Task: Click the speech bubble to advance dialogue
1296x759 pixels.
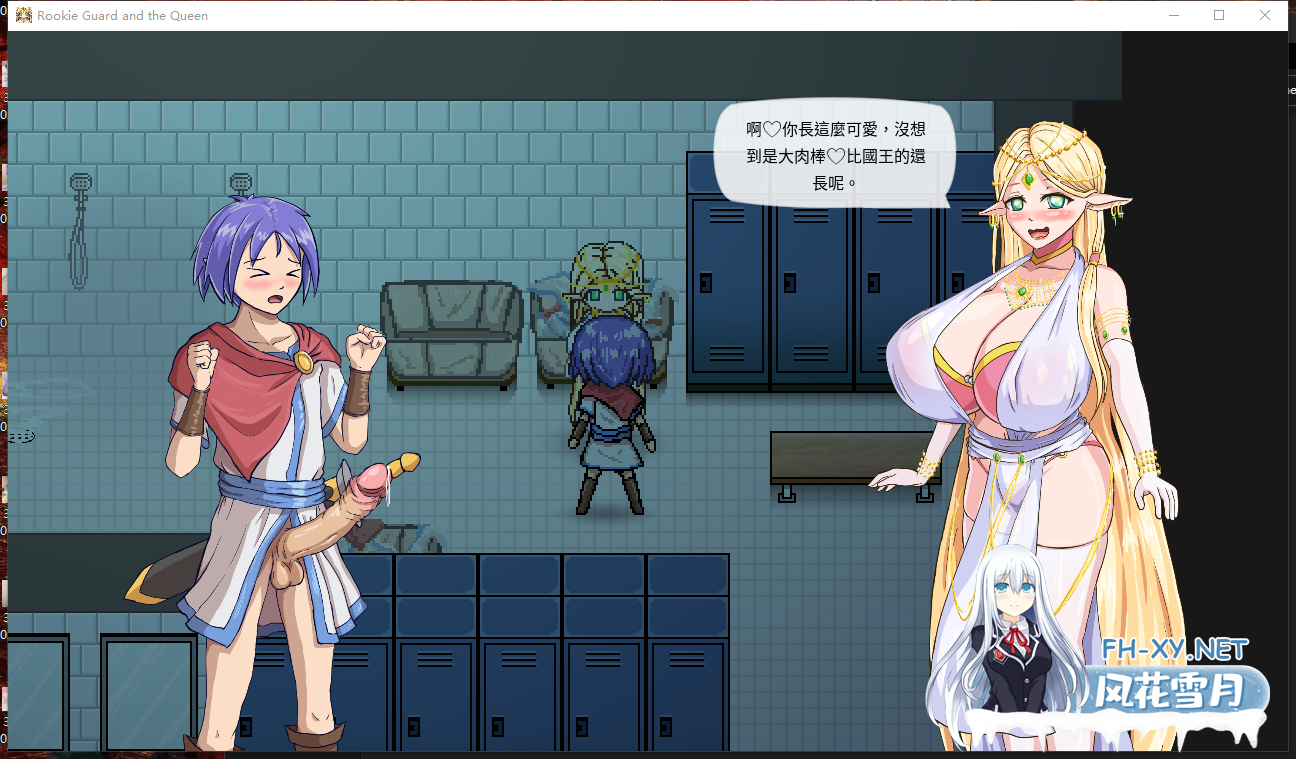Action: tap(835, 155)
